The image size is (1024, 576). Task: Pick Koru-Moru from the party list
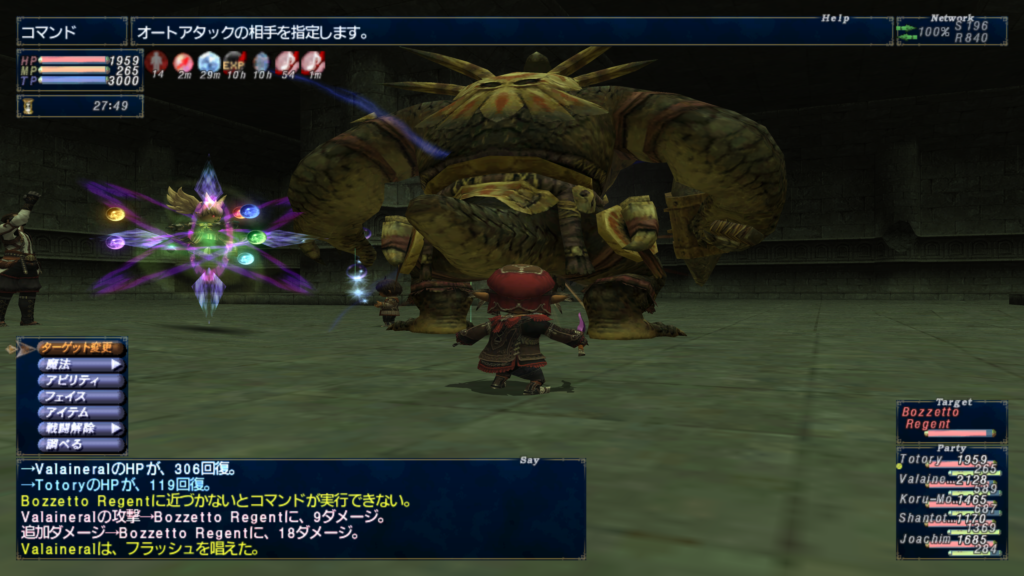[951, 500]
